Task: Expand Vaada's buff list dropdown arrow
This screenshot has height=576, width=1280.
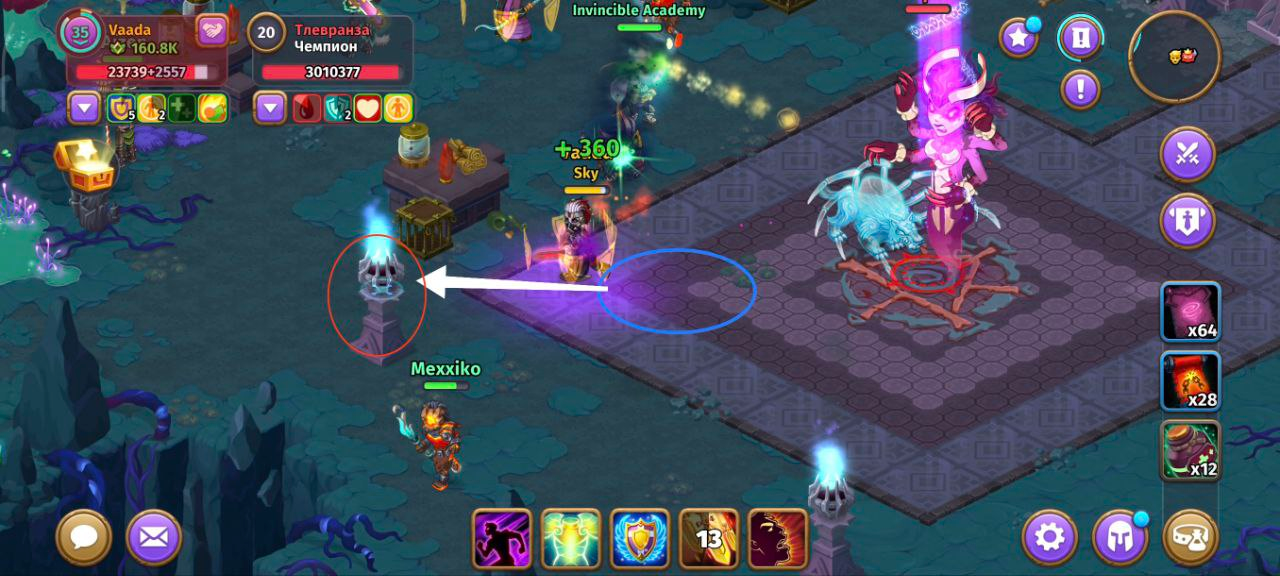Action: point(83,107)
